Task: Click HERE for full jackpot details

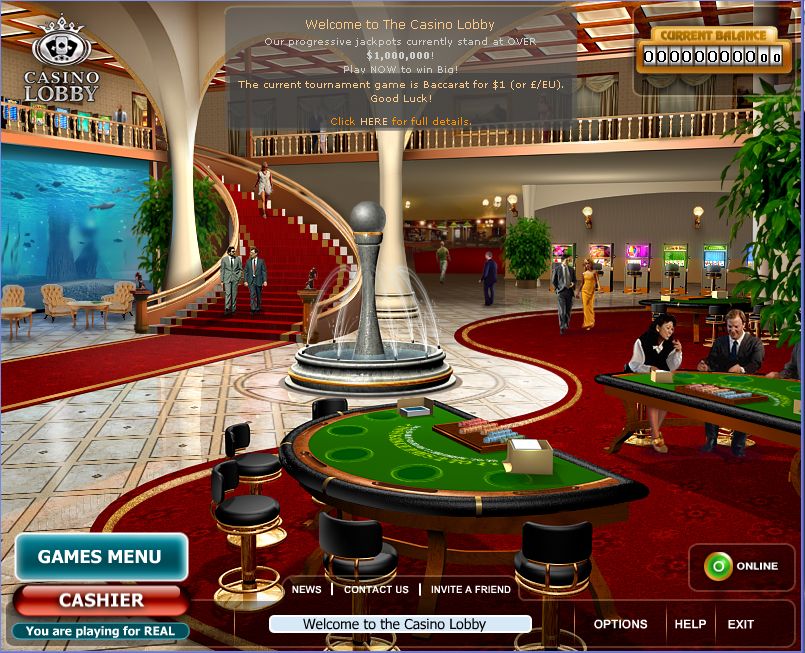Action: pyautogui.click(x=372, y=121)
